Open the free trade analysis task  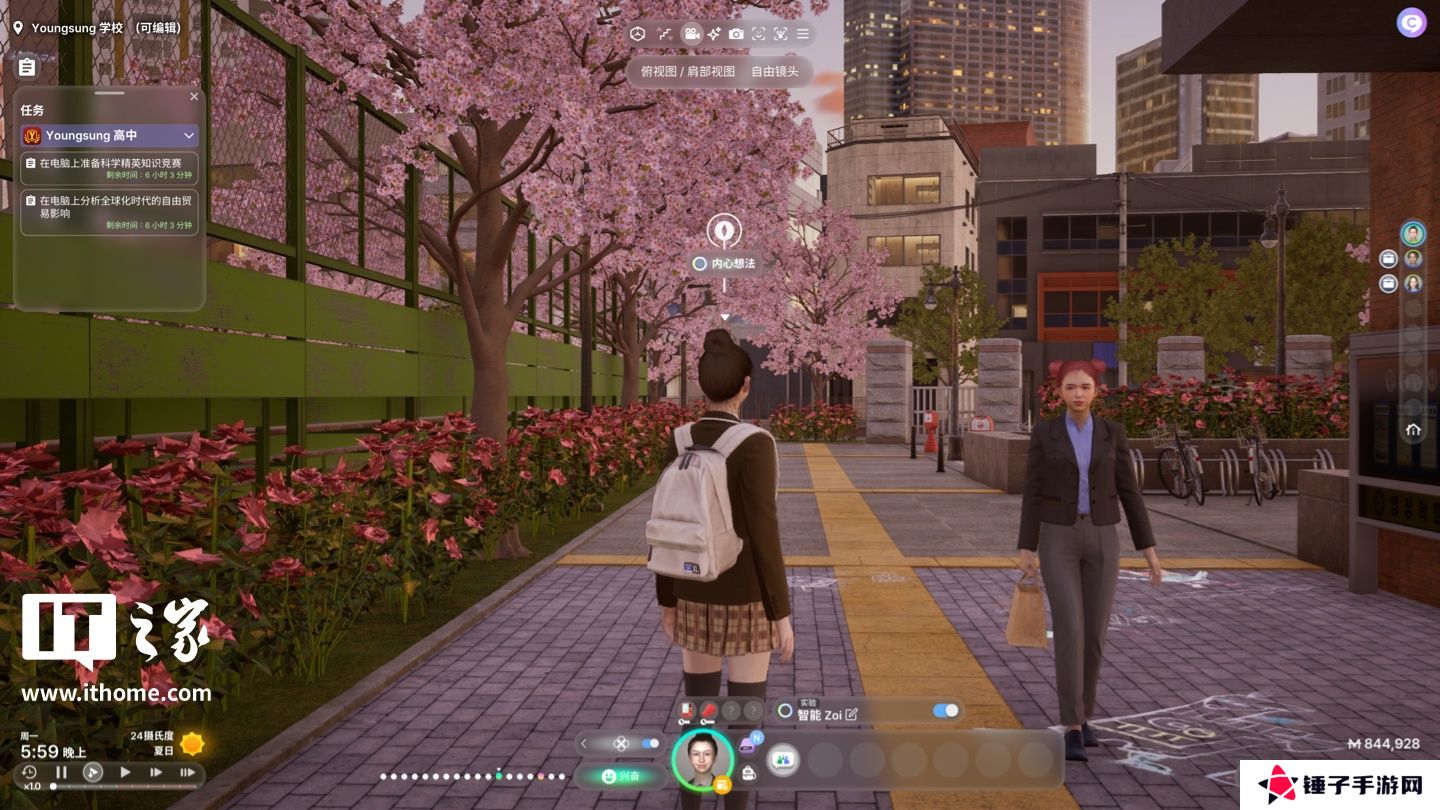click(x=109, y=212)
